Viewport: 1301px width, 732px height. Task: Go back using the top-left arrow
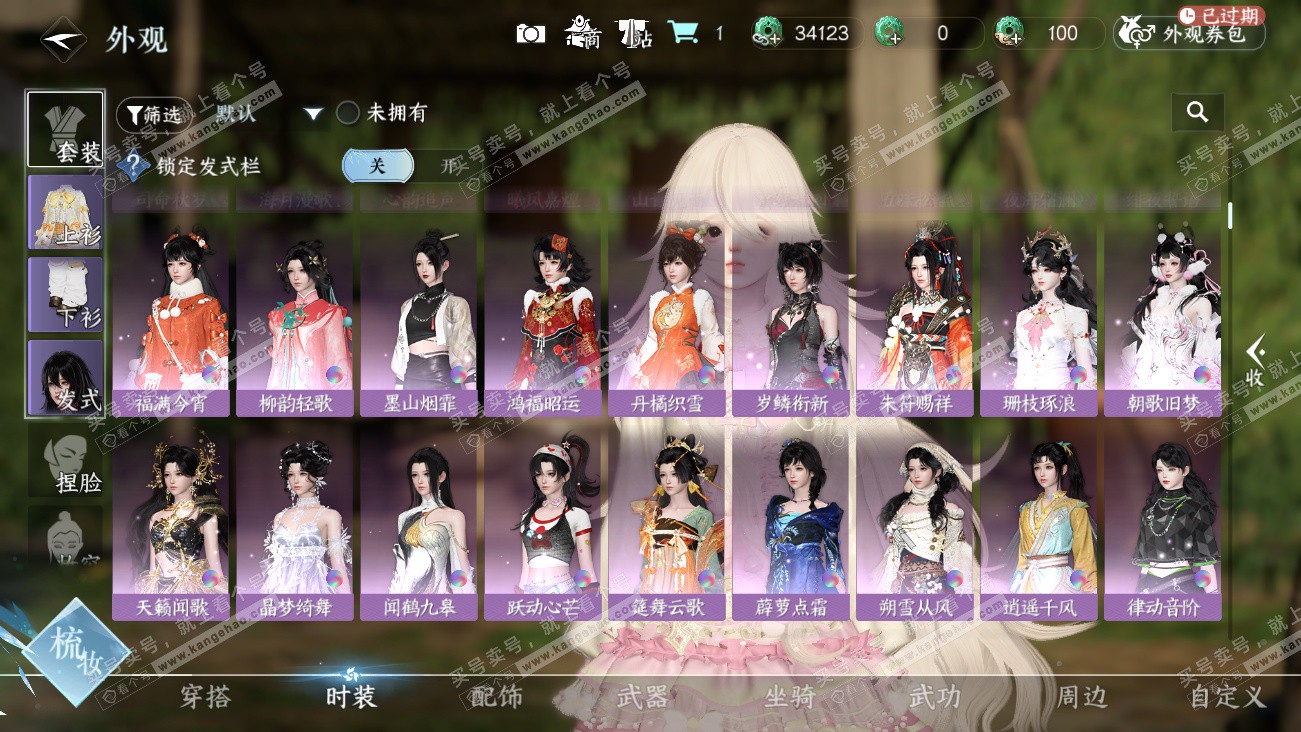point(62,39)
